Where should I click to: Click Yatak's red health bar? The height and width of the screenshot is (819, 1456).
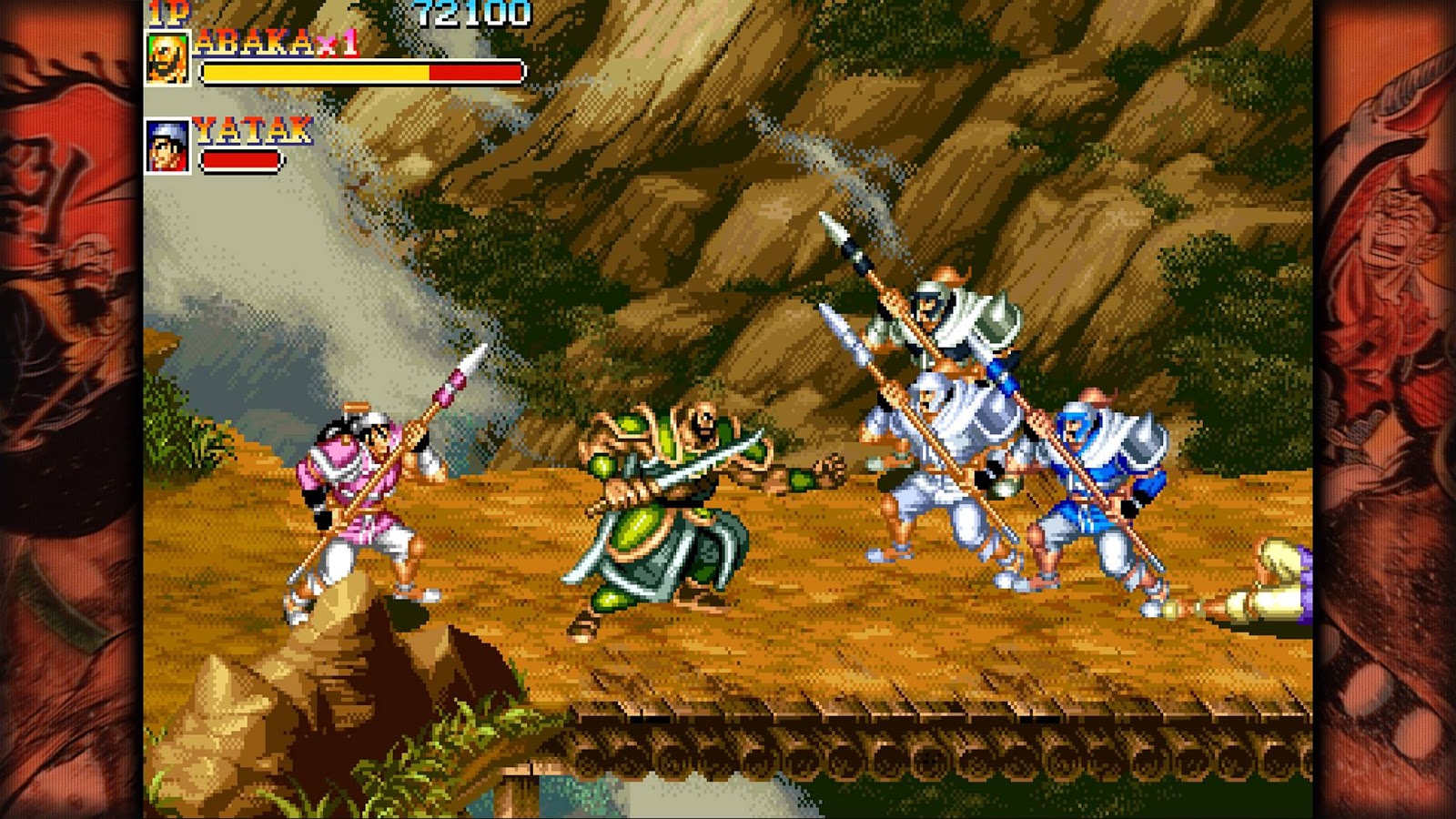point(241,159)
